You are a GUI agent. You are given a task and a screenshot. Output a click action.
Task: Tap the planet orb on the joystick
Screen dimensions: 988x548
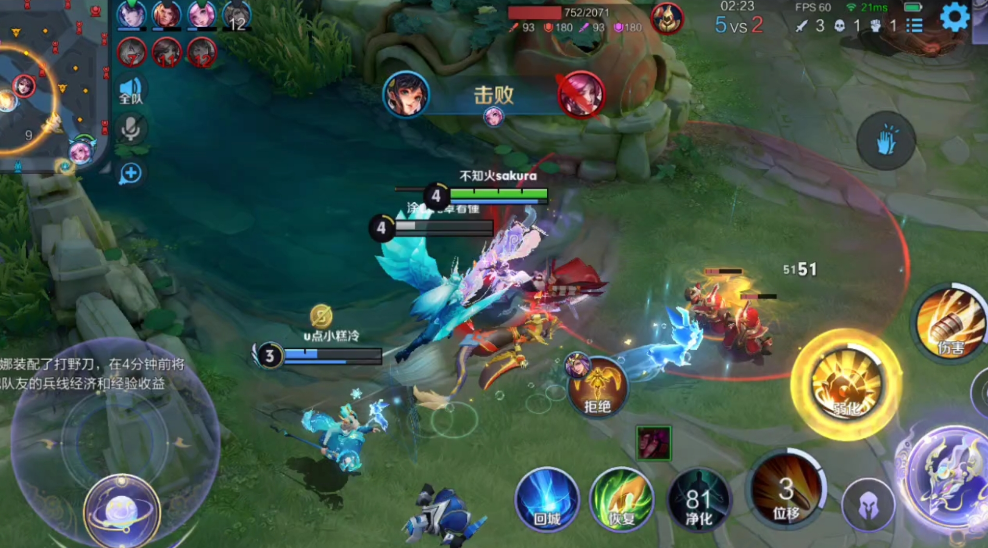(x=122, y=507)
